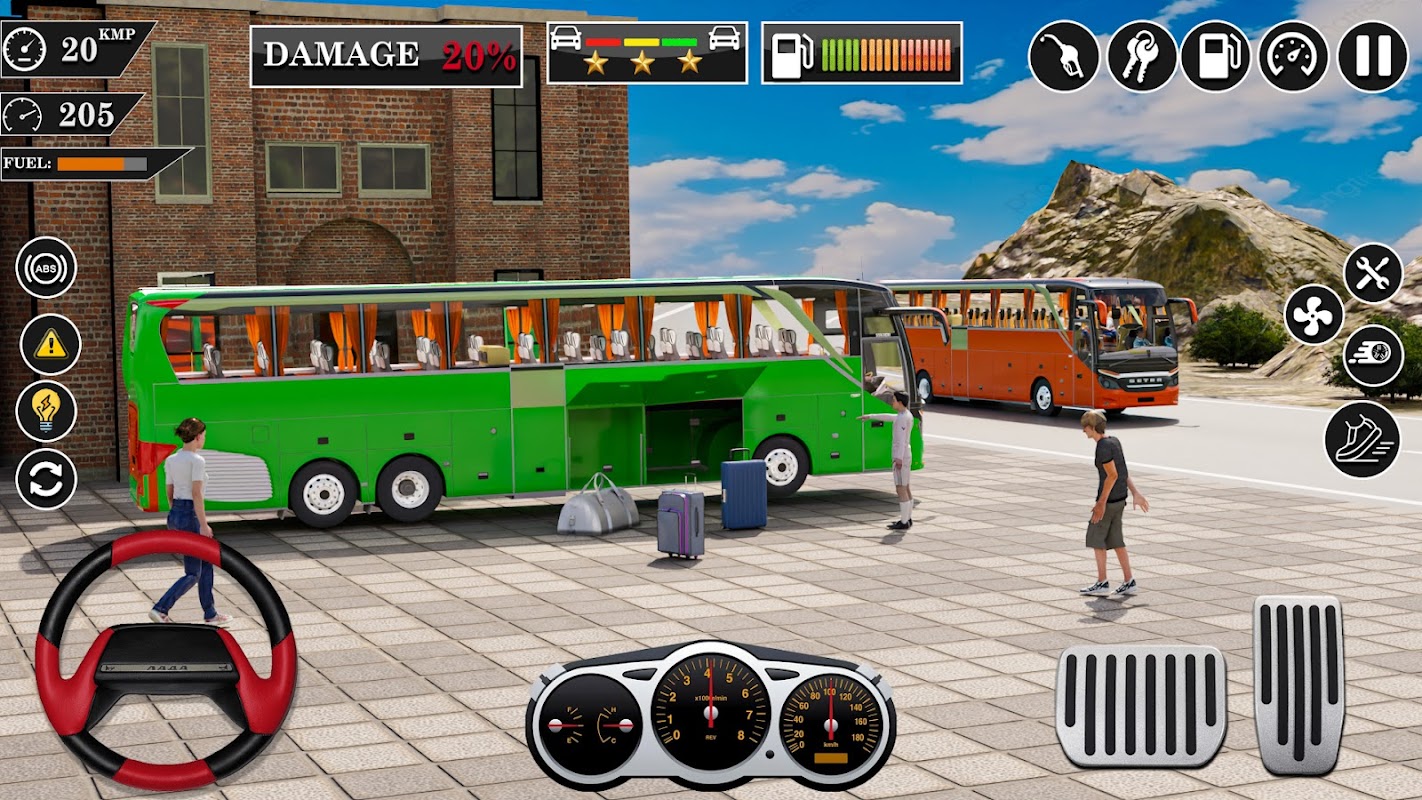
Task: Click the circular arrows switch icon
Action: (x=46, y=479)
